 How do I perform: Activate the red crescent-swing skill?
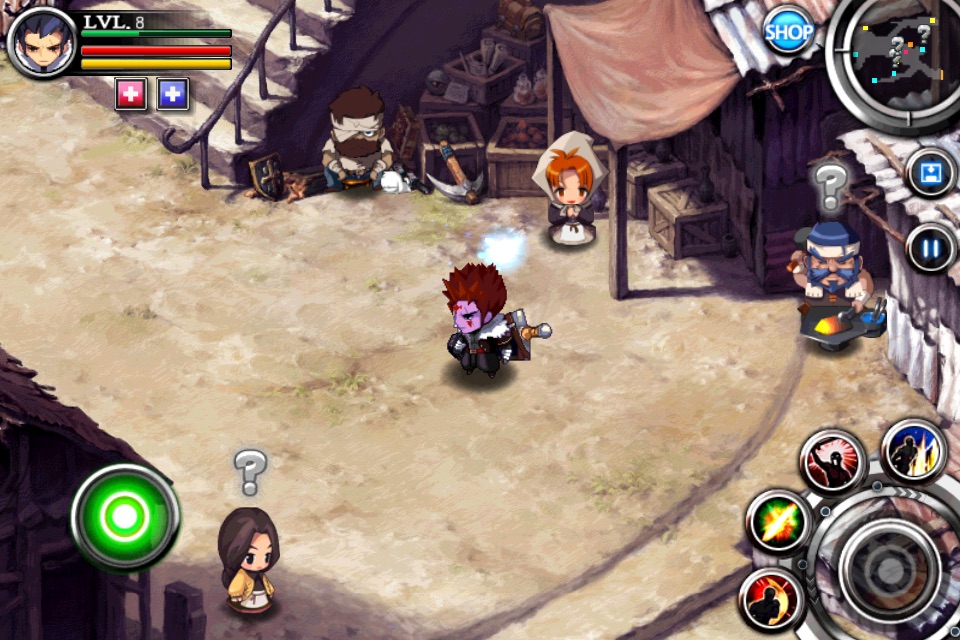(x=771, y=599)
